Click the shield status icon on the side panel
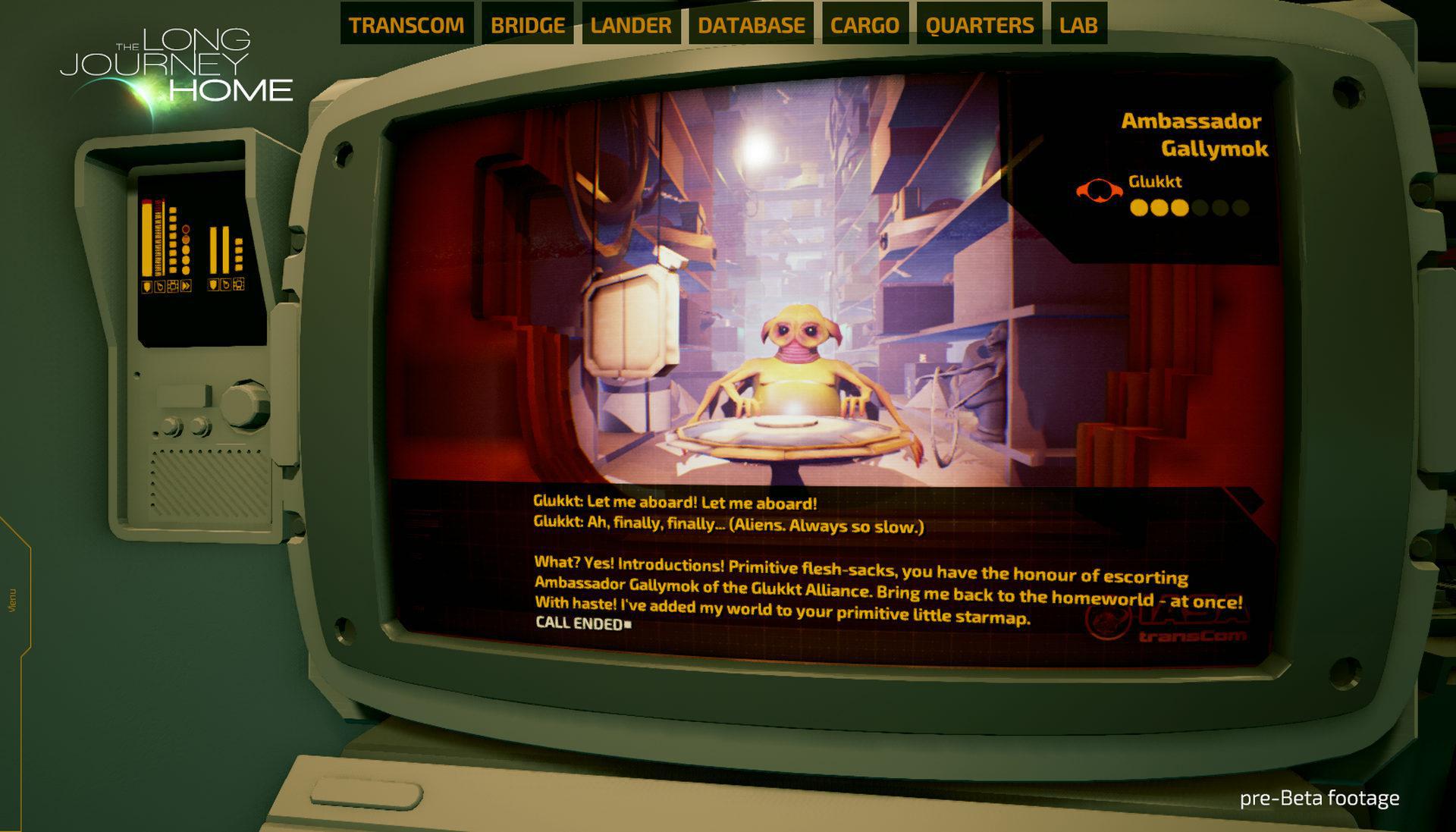Image resolution: width=1456 pixels, height=832 pixels. [146, 286]
